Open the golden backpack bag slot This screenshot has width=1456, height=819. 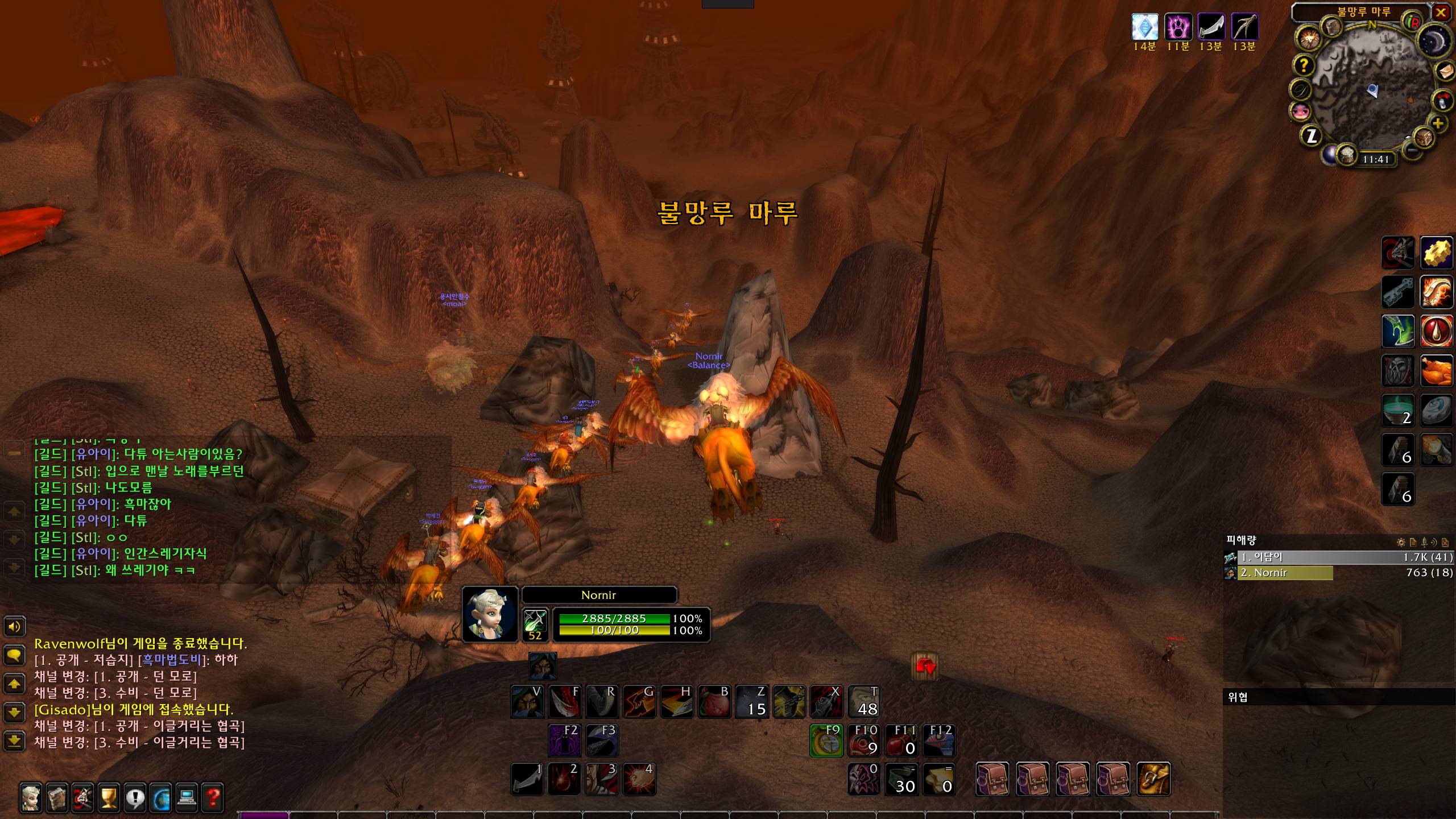pos(1153,779)
